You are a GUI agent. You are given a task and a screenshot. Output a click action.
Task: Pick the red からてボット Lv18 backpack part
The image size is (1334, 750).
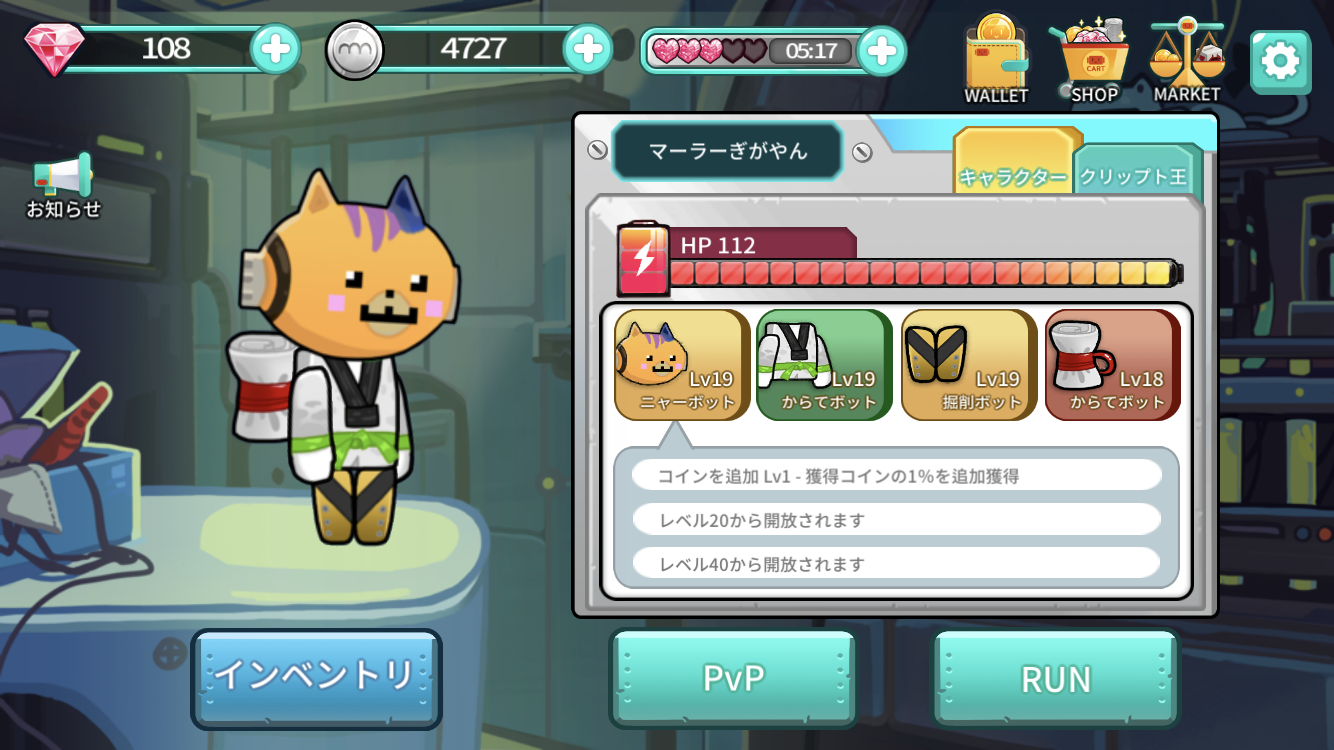pyautogui.click(x=1112, y=364)
